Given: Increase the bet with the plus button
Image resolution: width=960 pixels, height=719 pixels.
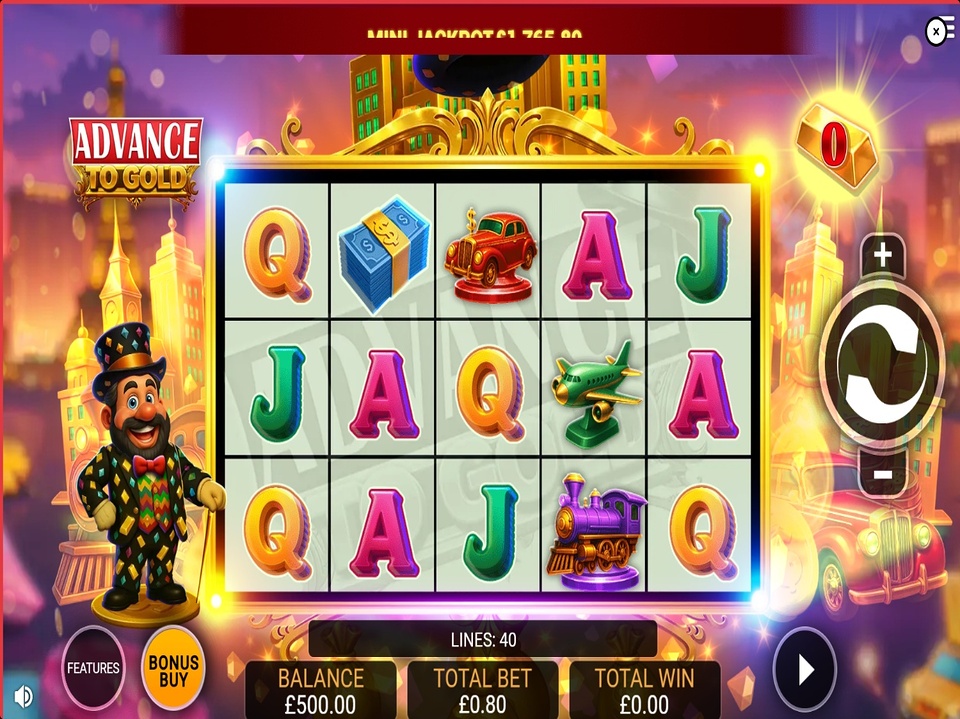Looking at the screenshot, I should tap(882, 256).
